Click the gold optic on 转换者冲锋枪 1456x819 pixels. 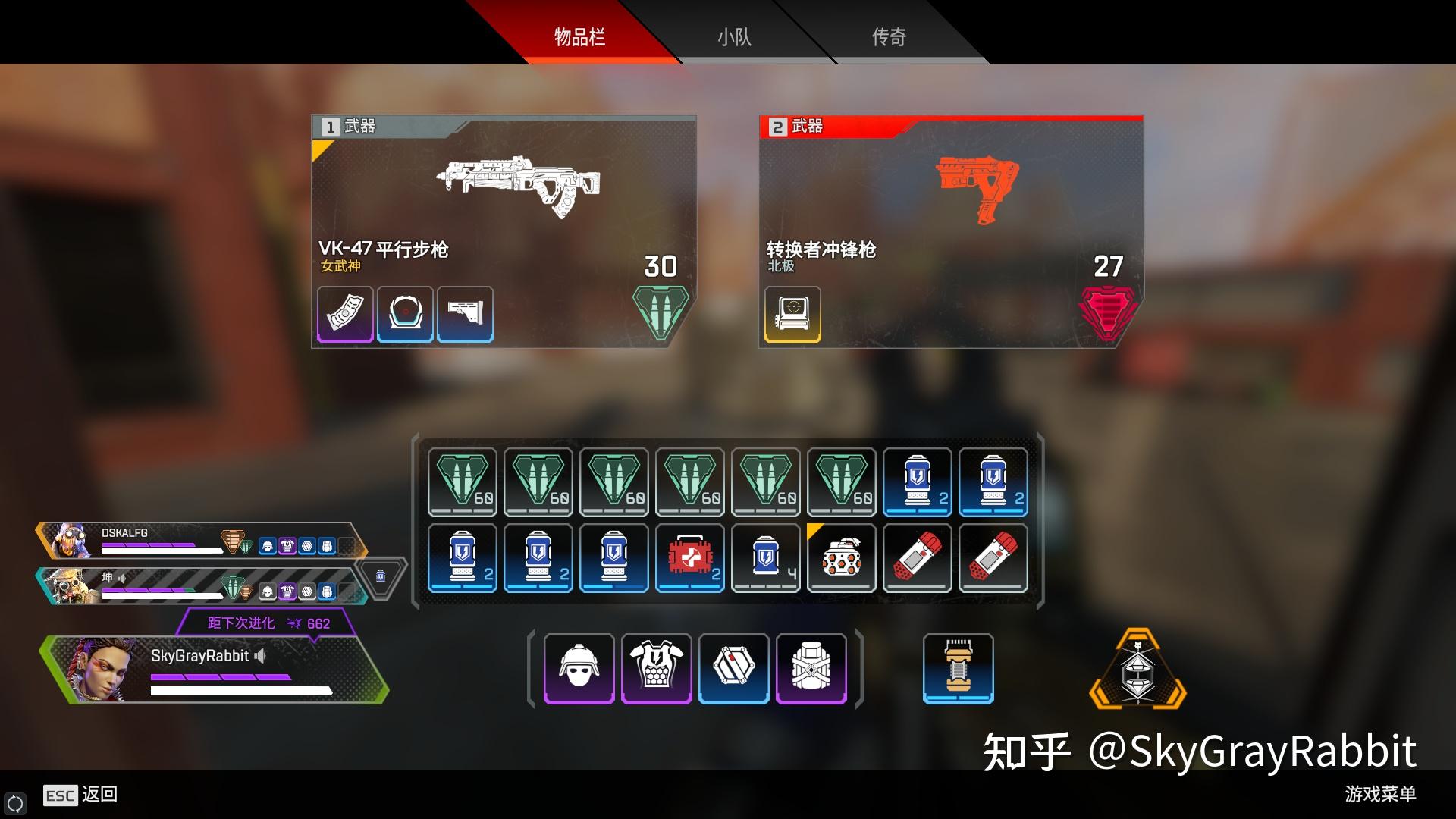tap(792, 314)
